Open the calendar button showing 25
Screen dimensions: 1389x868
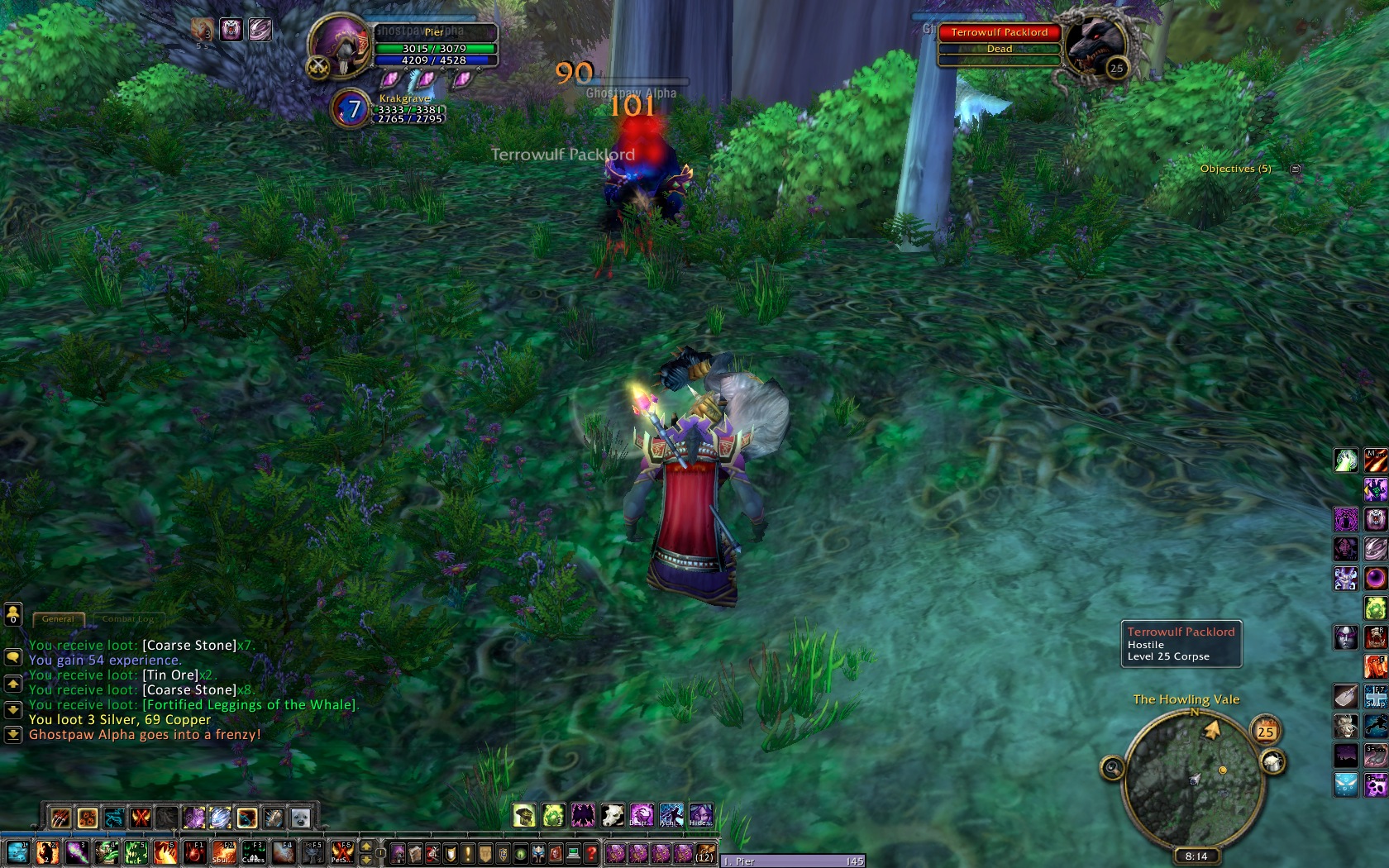[x=1265, y=732]
